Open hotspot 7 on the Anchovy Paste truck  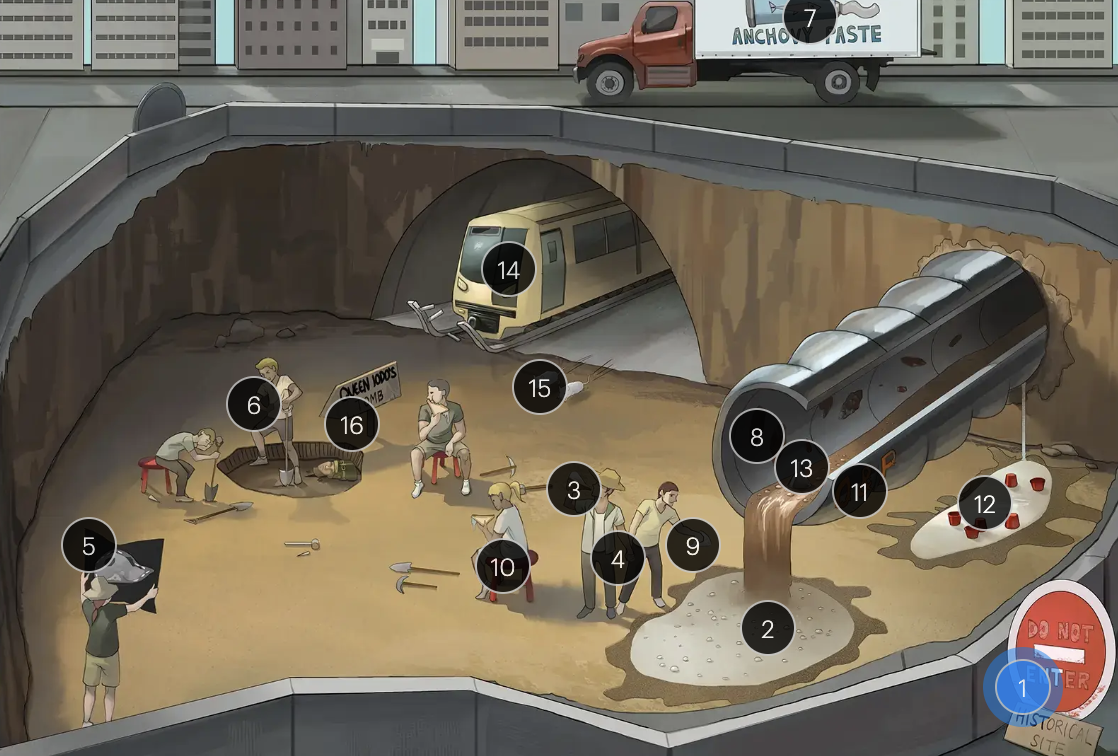pos(810,18)
